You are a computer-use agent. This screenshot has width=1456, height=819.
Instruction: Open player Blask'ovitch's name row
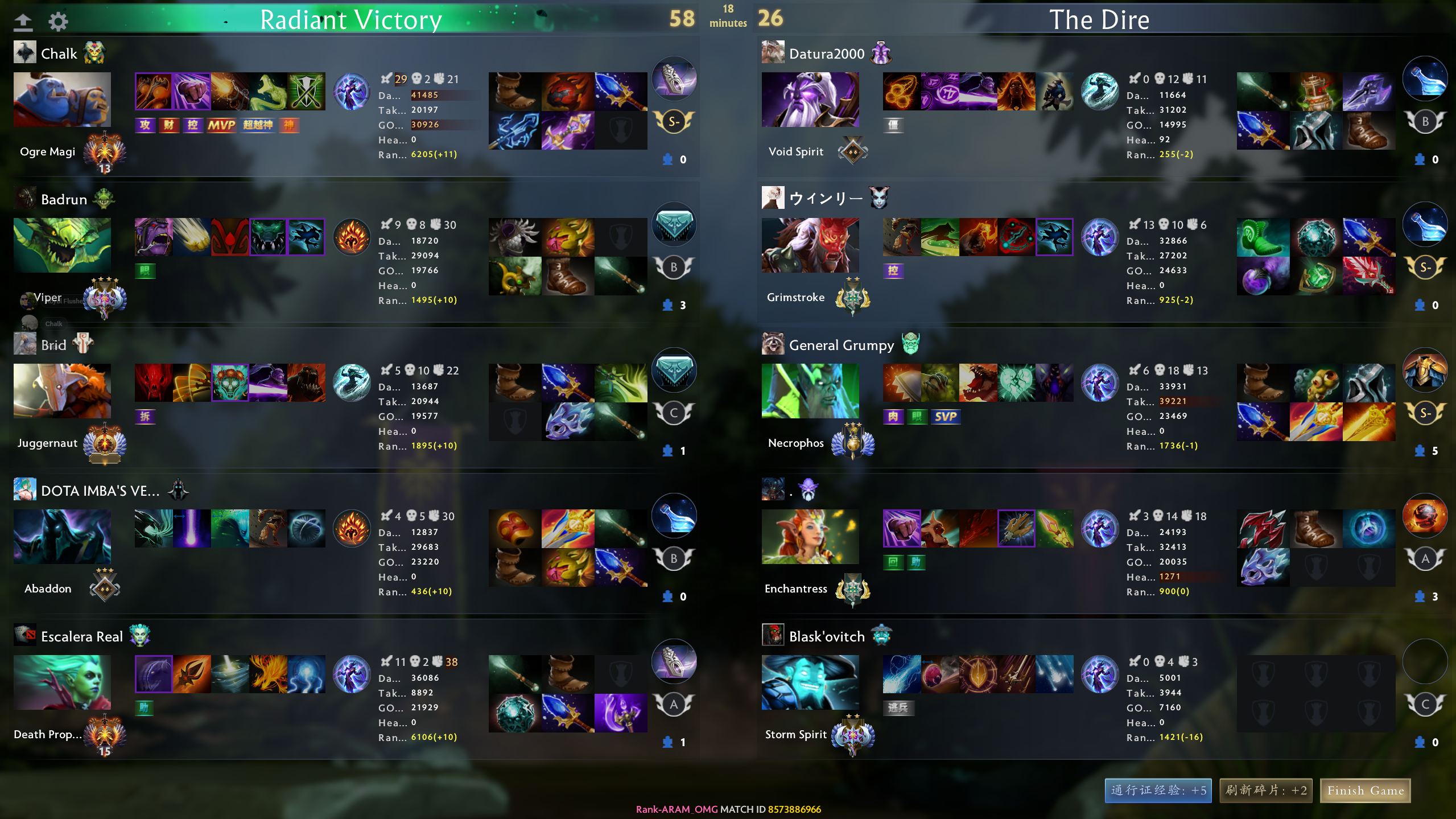pos(826,636)
